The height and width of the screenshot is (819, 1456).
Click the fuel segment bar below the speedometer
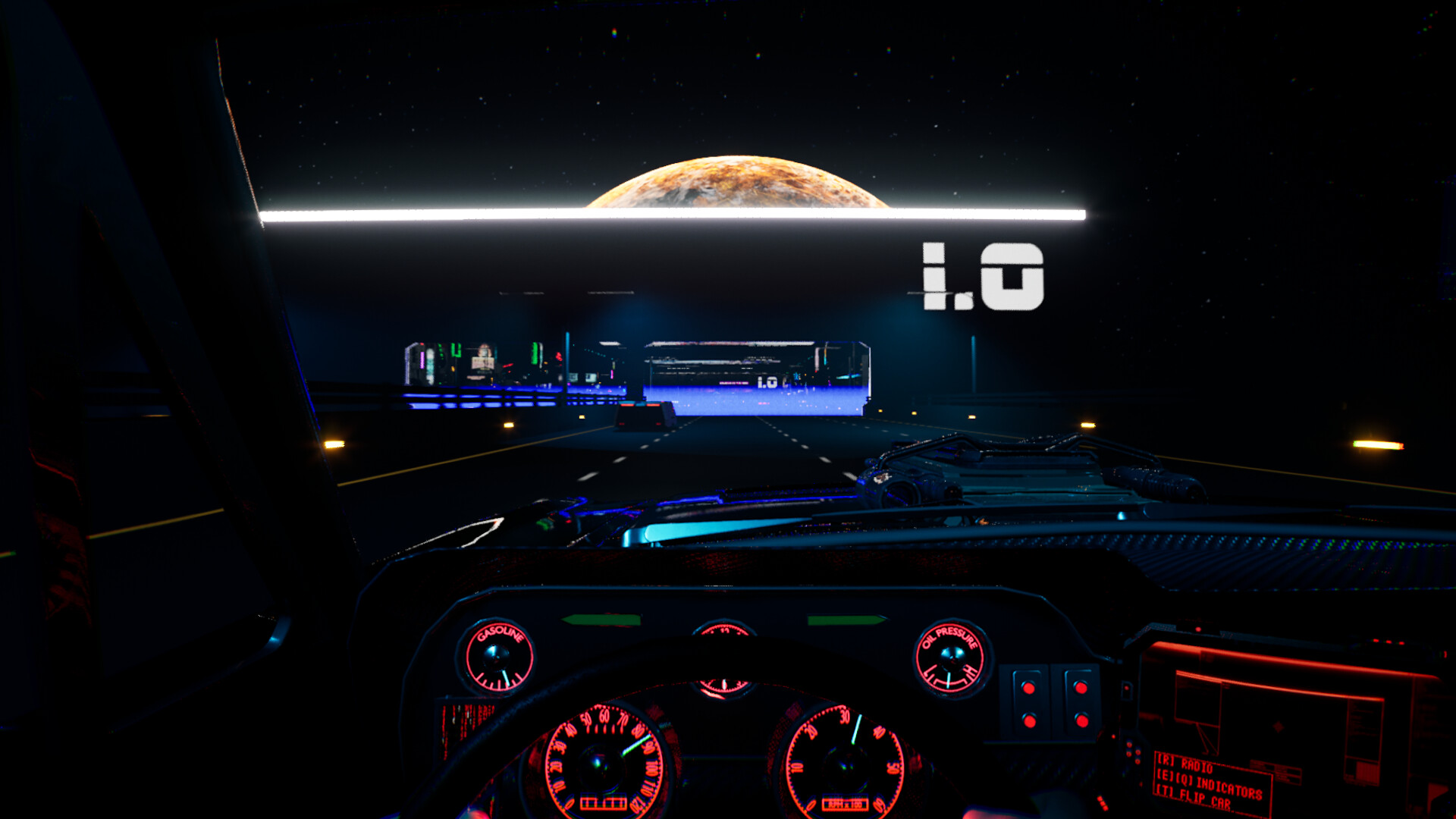coord(604,802)
